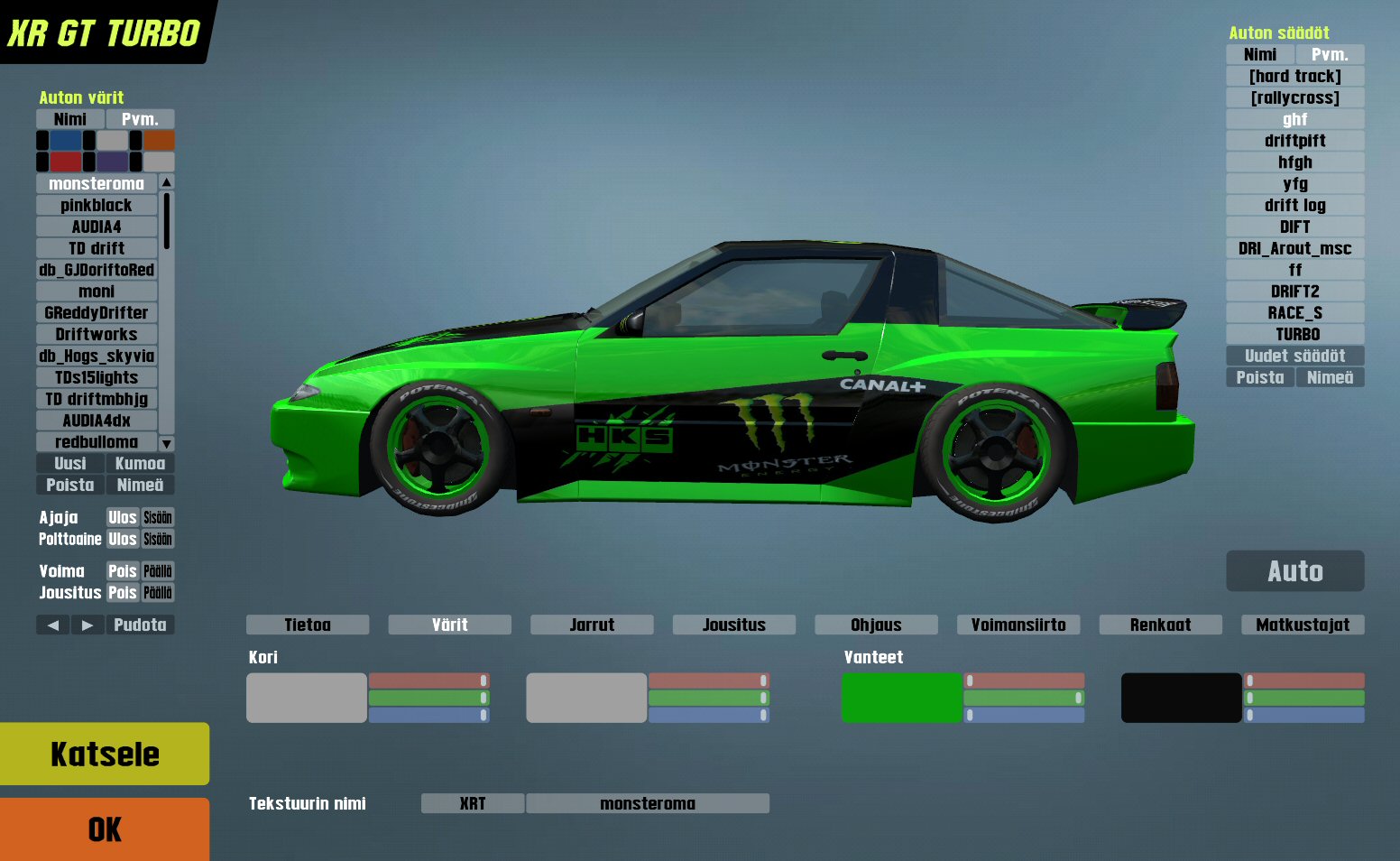Viewport: 1400px width, 861px height.
Task: Click the black Vanteet color swatch
Action: click(x=1181, y=698)
